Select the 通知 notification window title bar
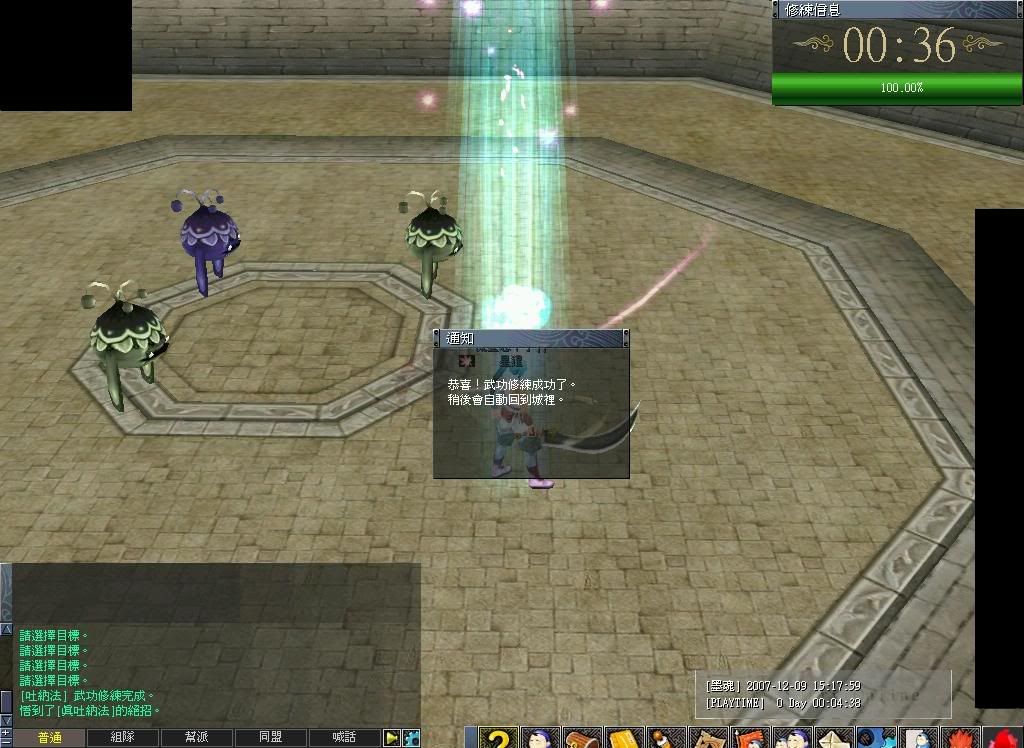The height and width of the screenshot is (748, 1024). point(531,339)
